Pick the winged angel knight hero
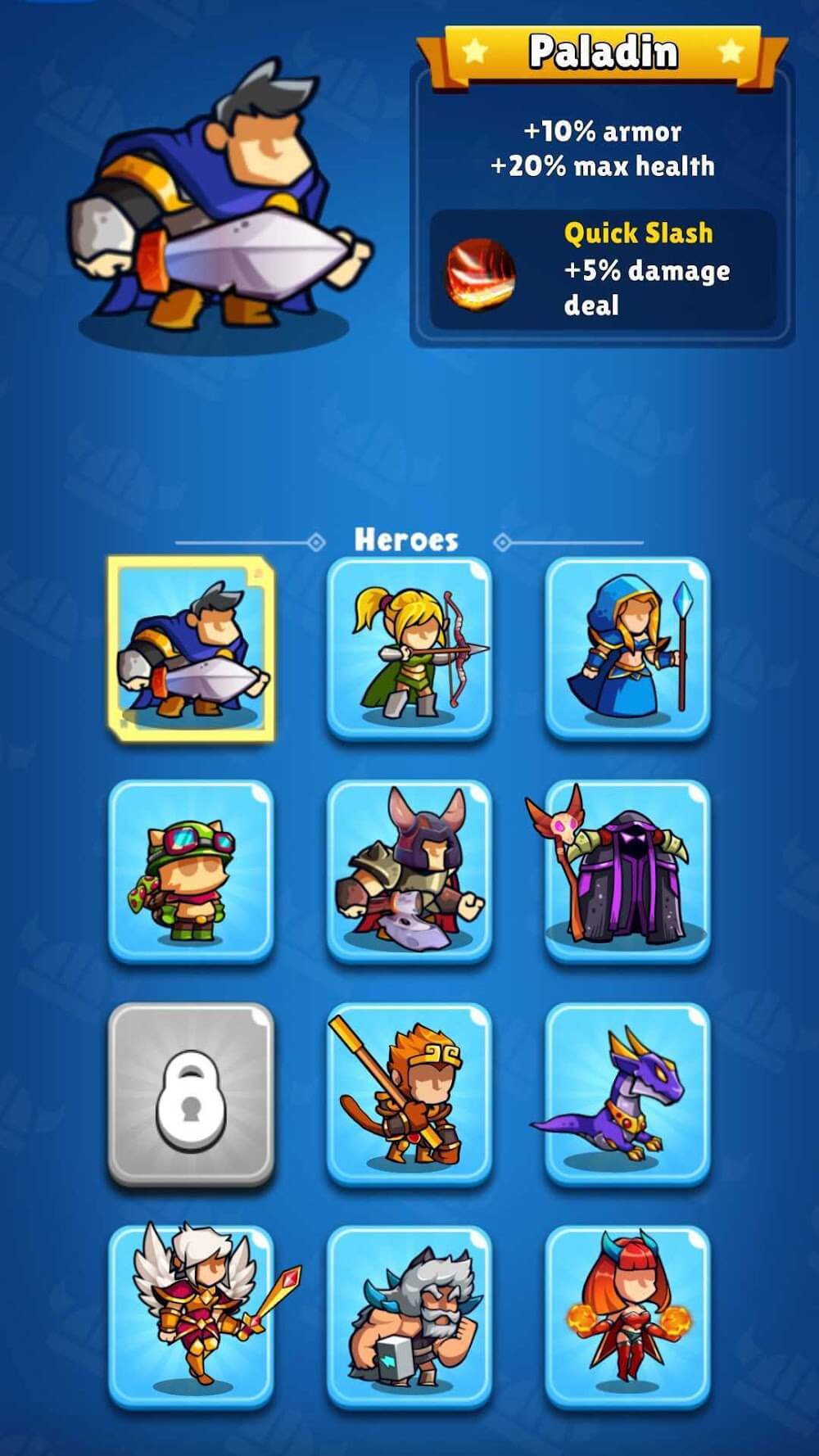 (191, 1317)
